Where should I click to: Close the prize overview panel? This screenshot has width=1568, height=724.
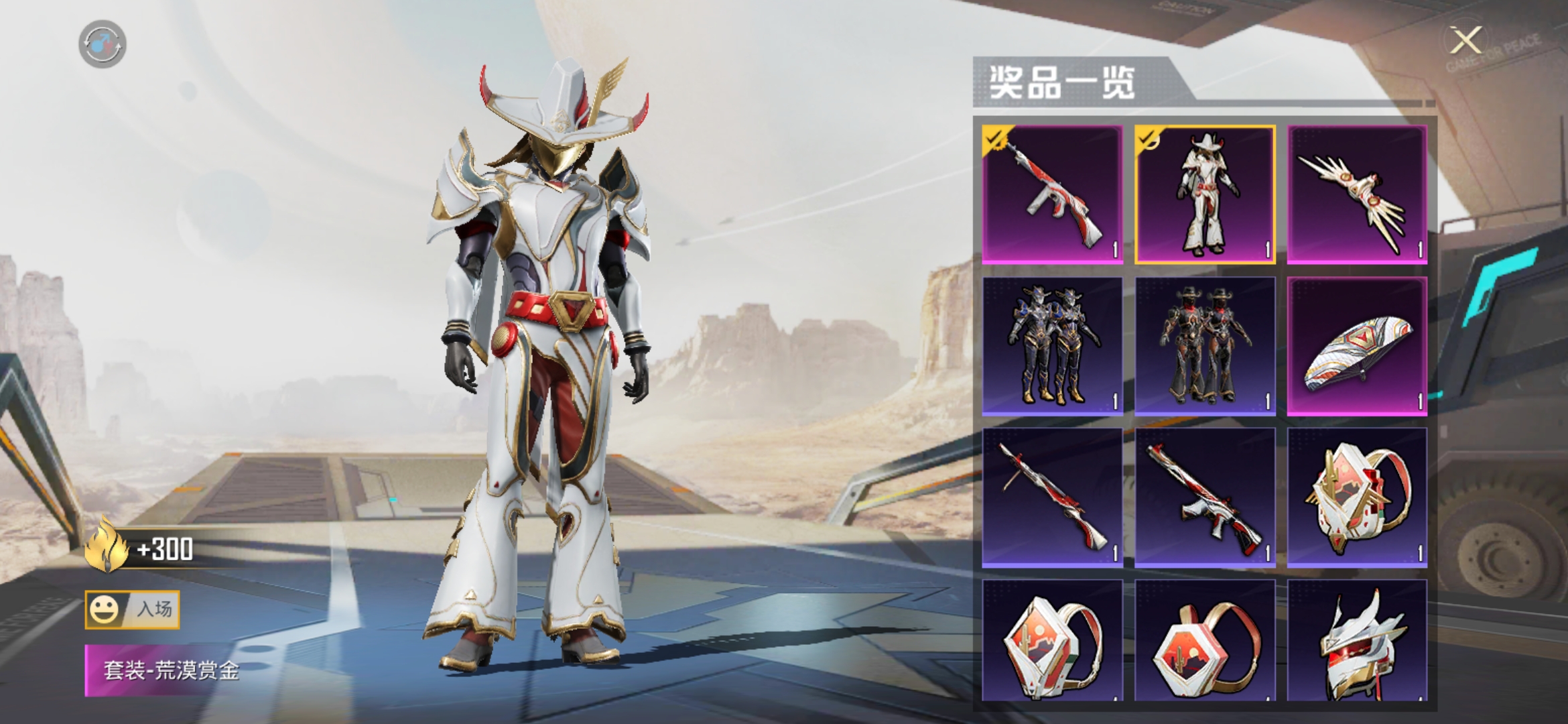click(x=1465, y=42)
